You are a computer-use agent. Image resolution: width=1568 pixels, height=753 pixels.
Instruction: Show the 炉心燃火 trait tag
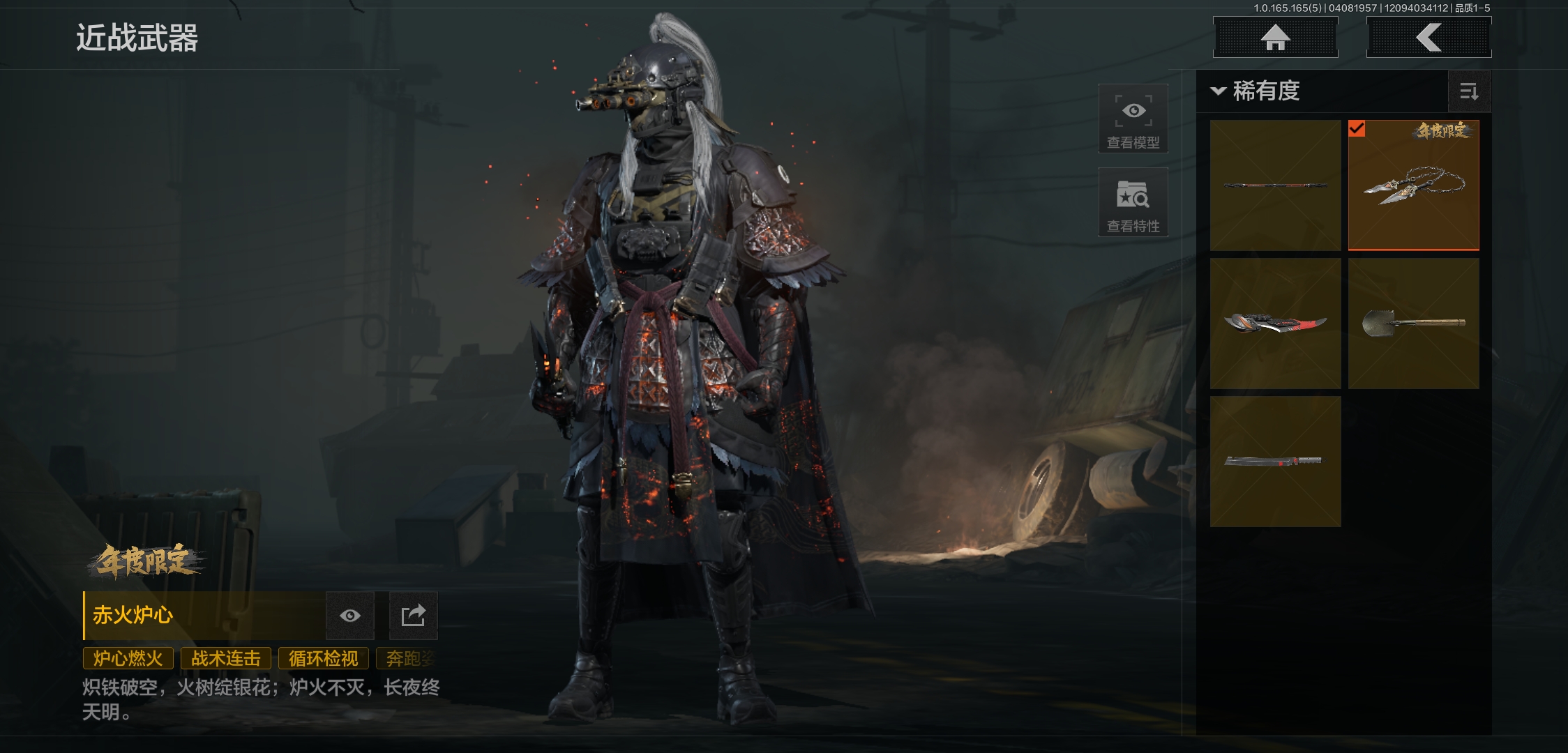[x=128, y=658]
